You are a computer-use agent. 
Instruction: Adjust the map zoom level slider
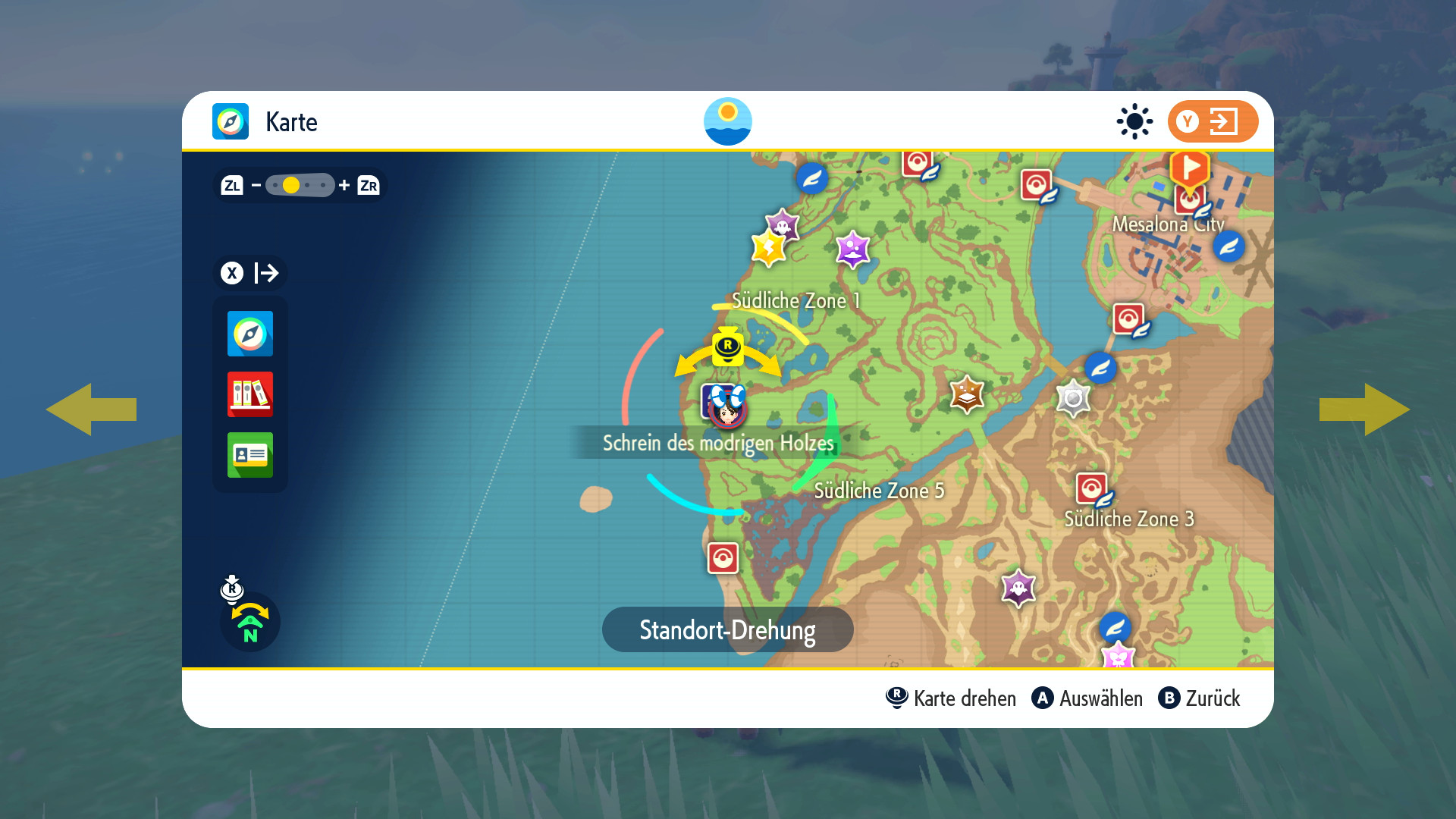click(300, 185)
